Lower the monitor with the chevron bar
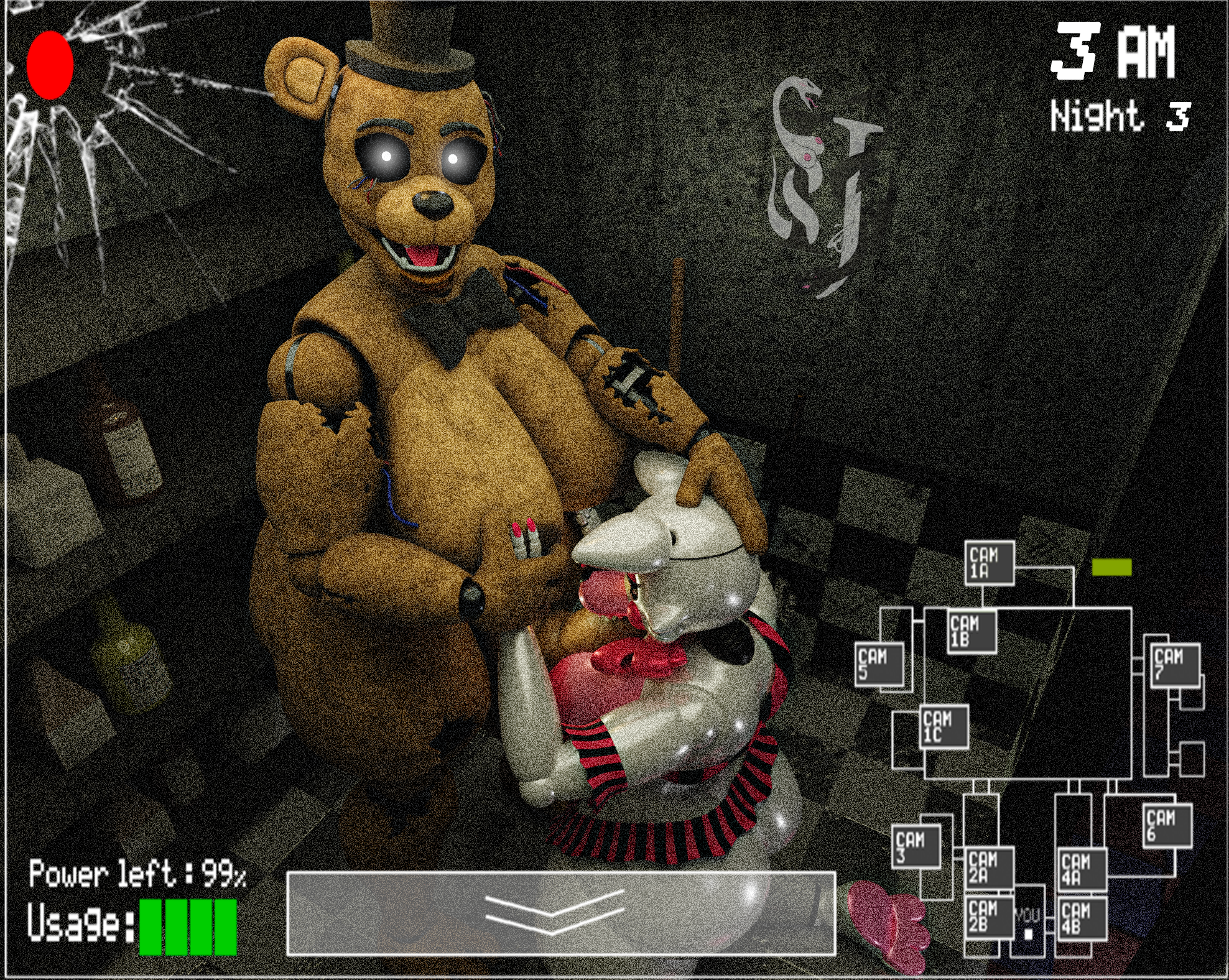Viewport: 1229px width, 980px height. point(560,913)
